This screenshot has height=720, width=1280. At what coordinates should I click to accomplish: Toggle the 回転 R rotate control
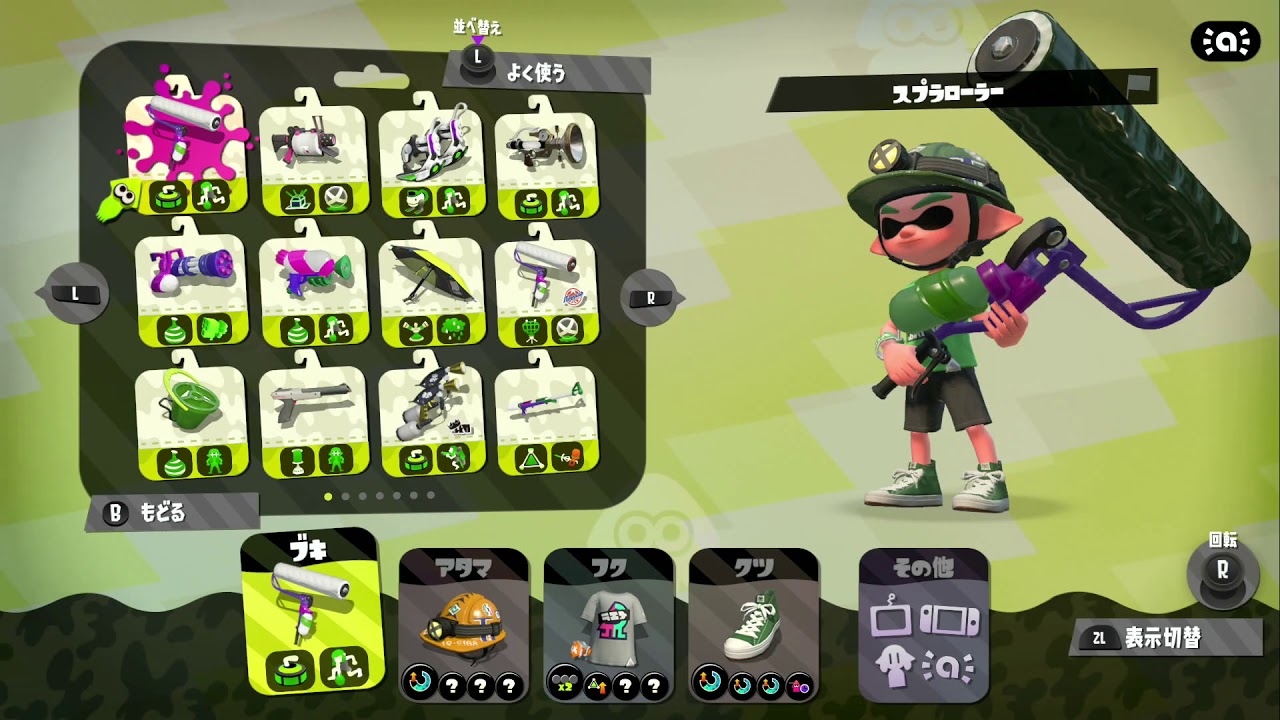click(x=1222, y=570)
